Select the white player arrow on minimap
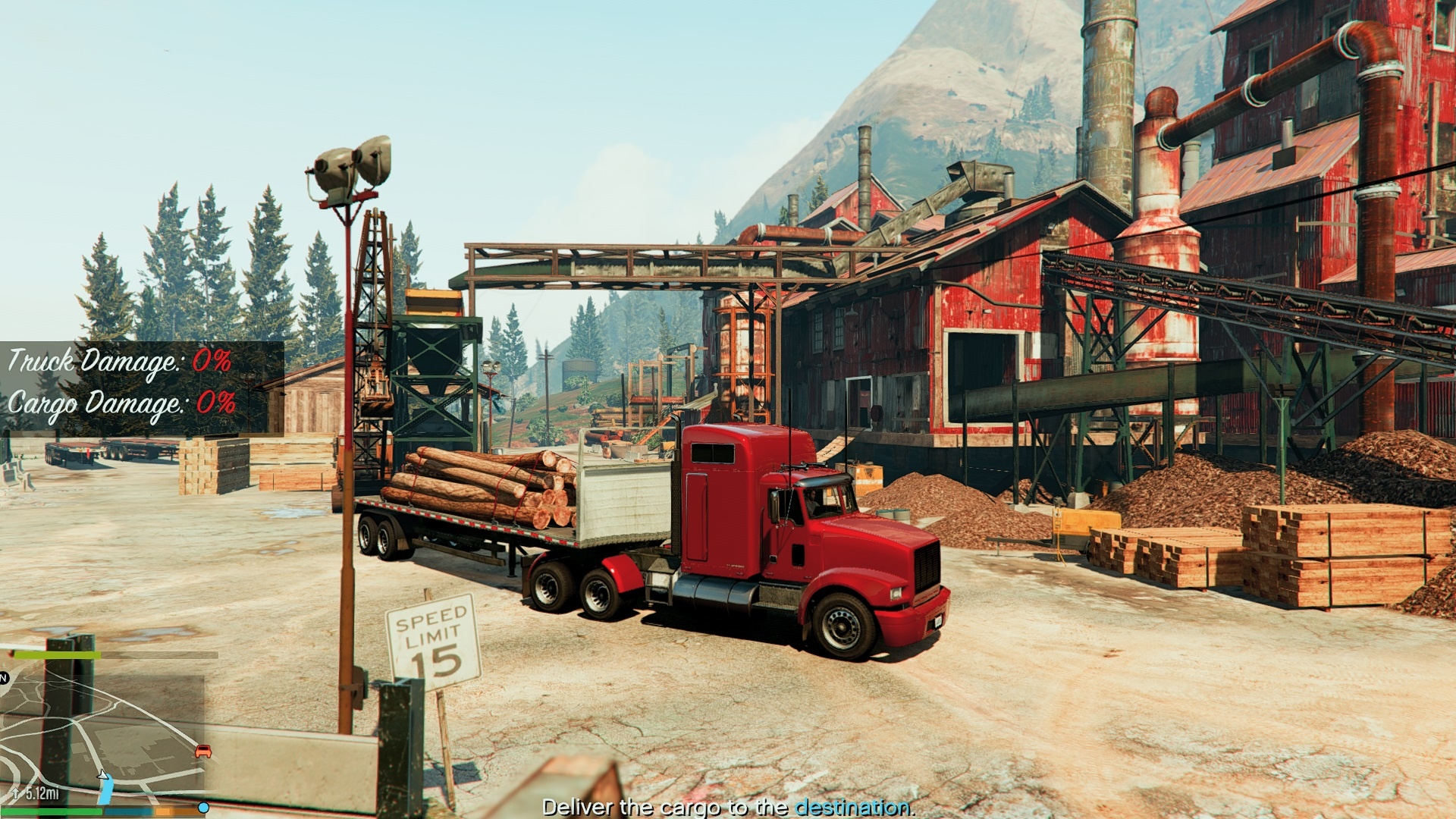Image resolution: width=1456 pixels, height=819 pixels. (102, 774)
